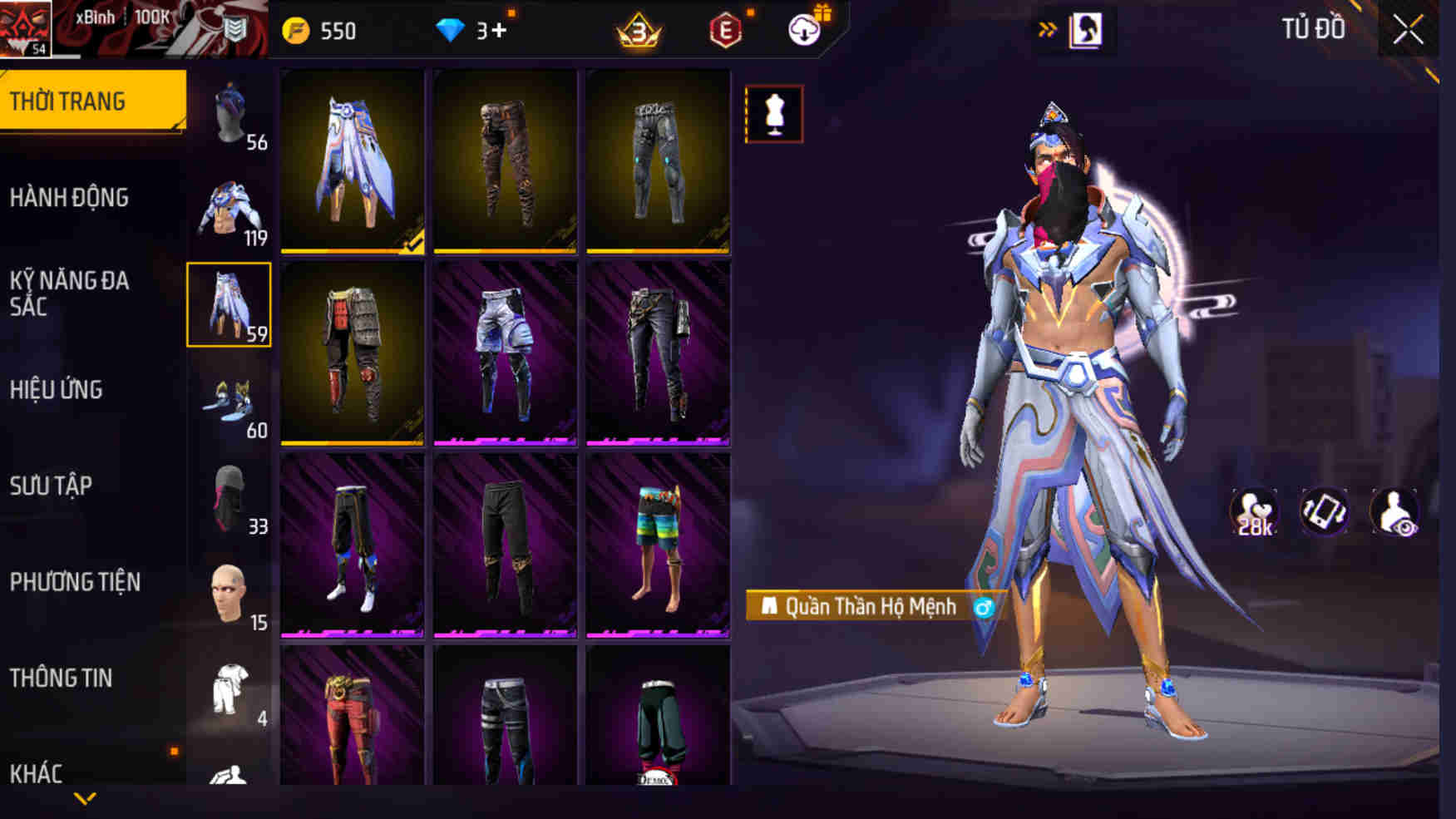The width and height of the screenshot is (1456, 819).
Task: Show the THÔNG TIN tab
Action: [x=61, y=678]
